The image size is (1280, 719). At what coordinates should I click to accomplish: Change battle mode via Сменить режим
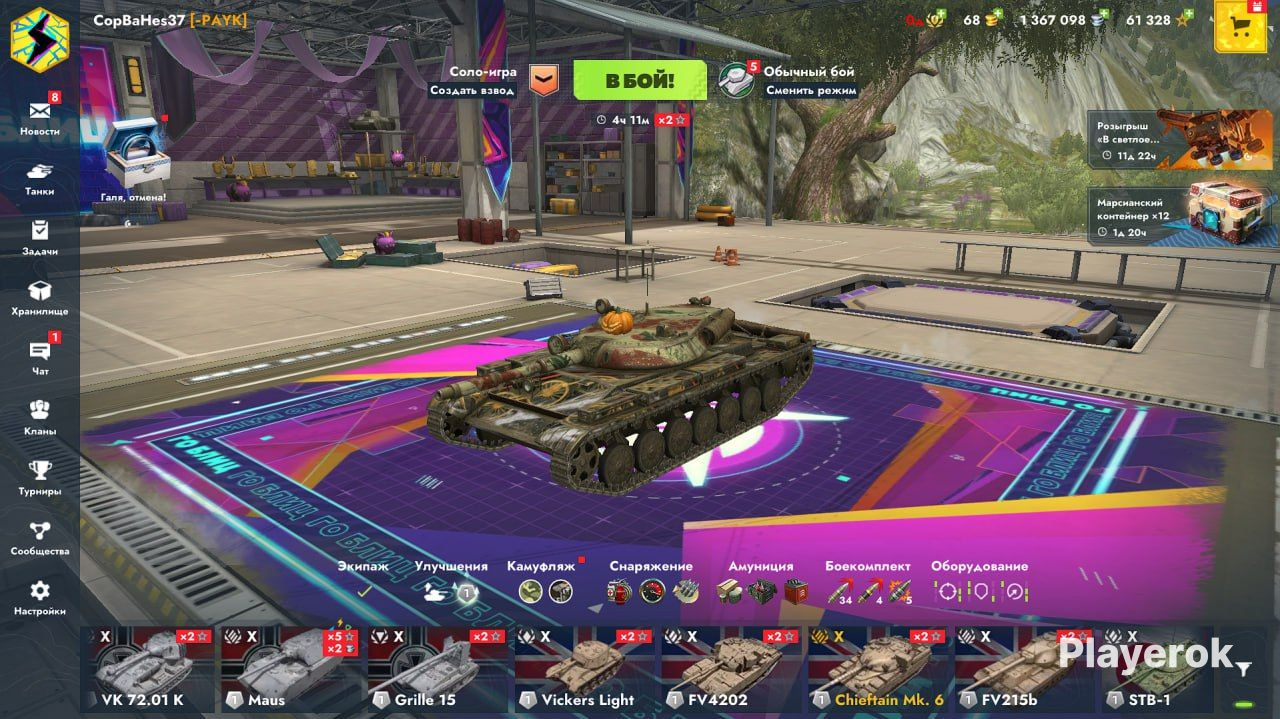tap(811, 90)
